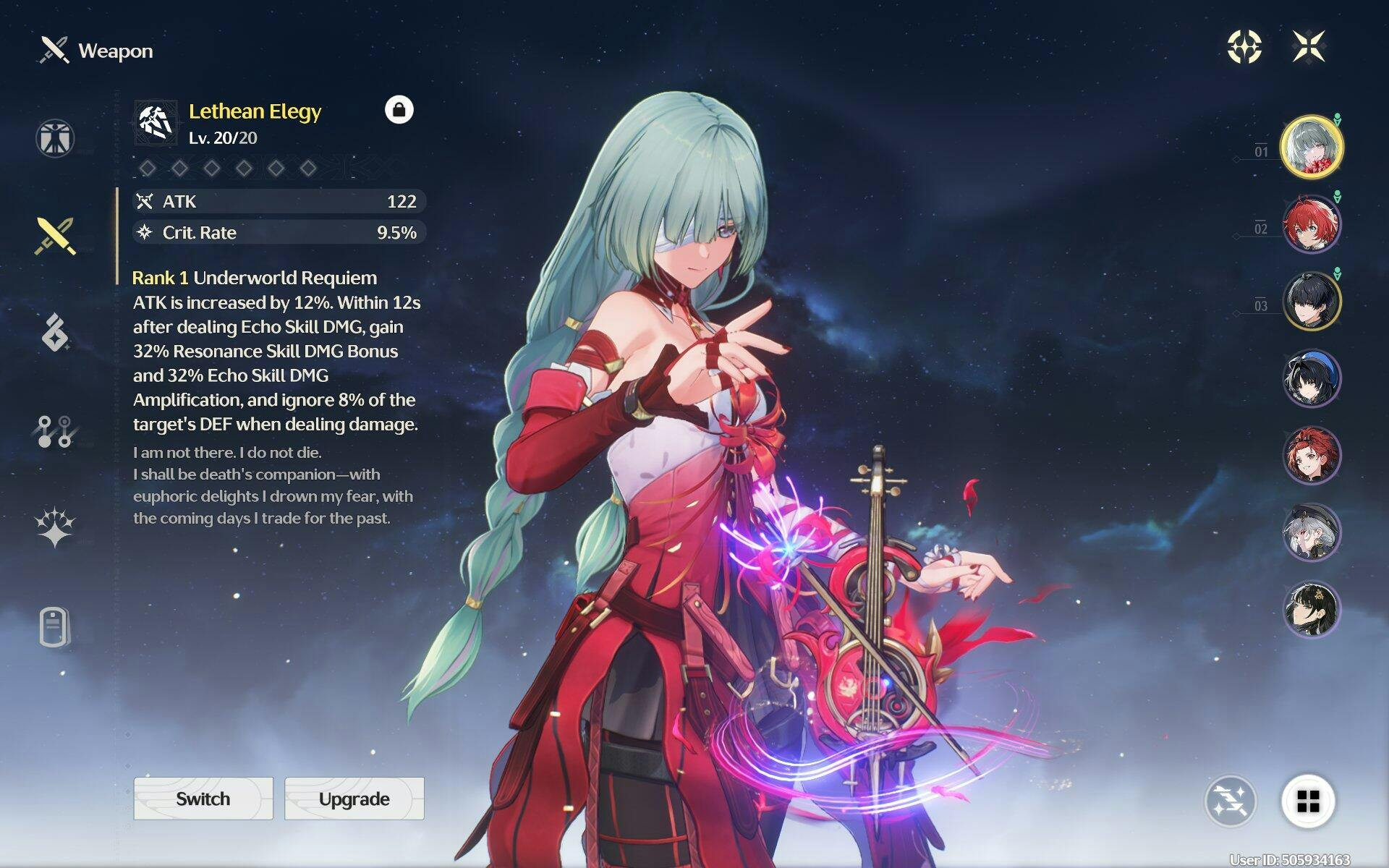The image size is (1389, 868).
Task: Choose the red-haired resonator in slot 02
Action: point(1311,224)
